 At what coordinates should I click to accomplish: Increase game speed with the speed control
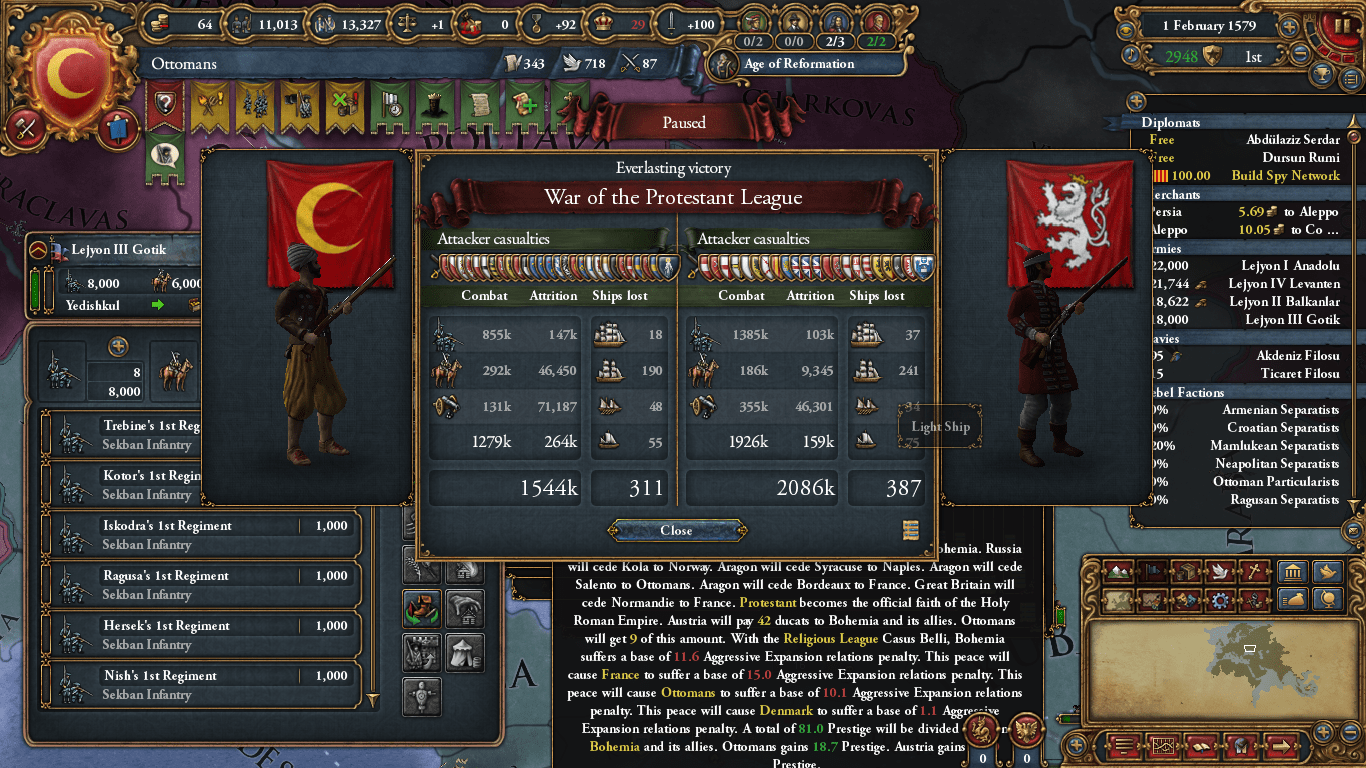pos(1290,26)
